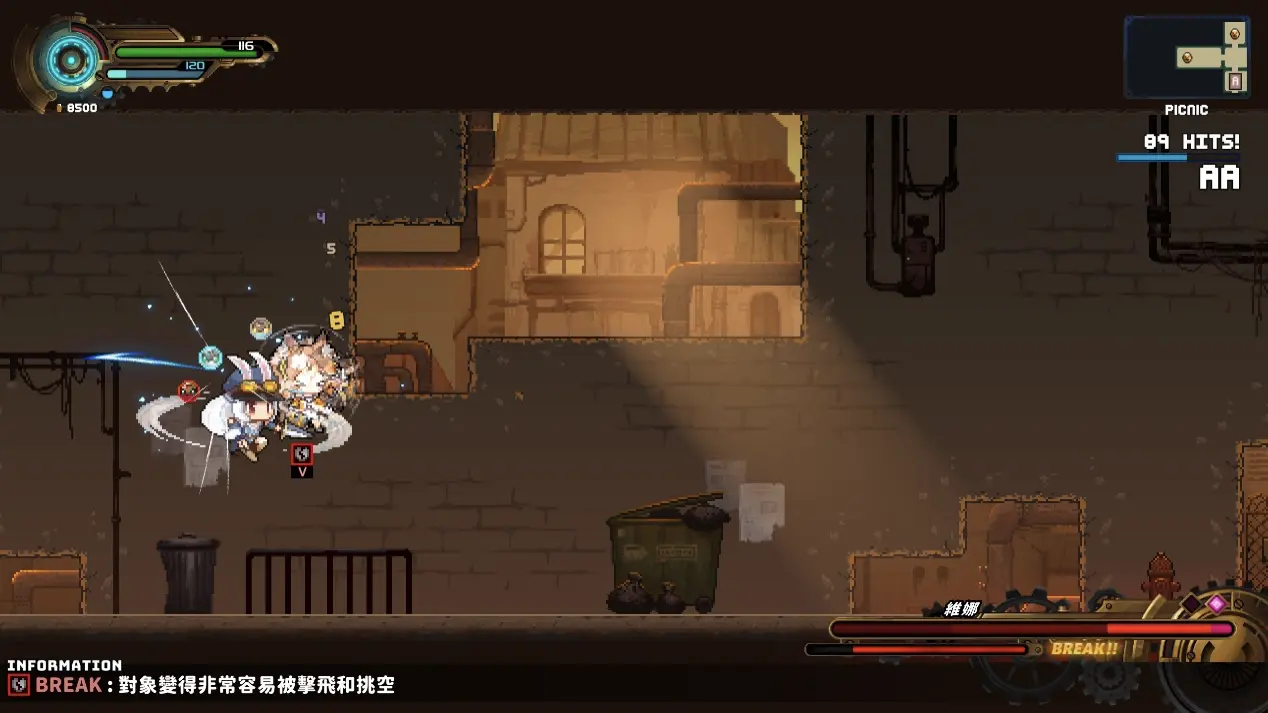
Task: Open the minimap in the corner
Action: [x=1186, y=57]
